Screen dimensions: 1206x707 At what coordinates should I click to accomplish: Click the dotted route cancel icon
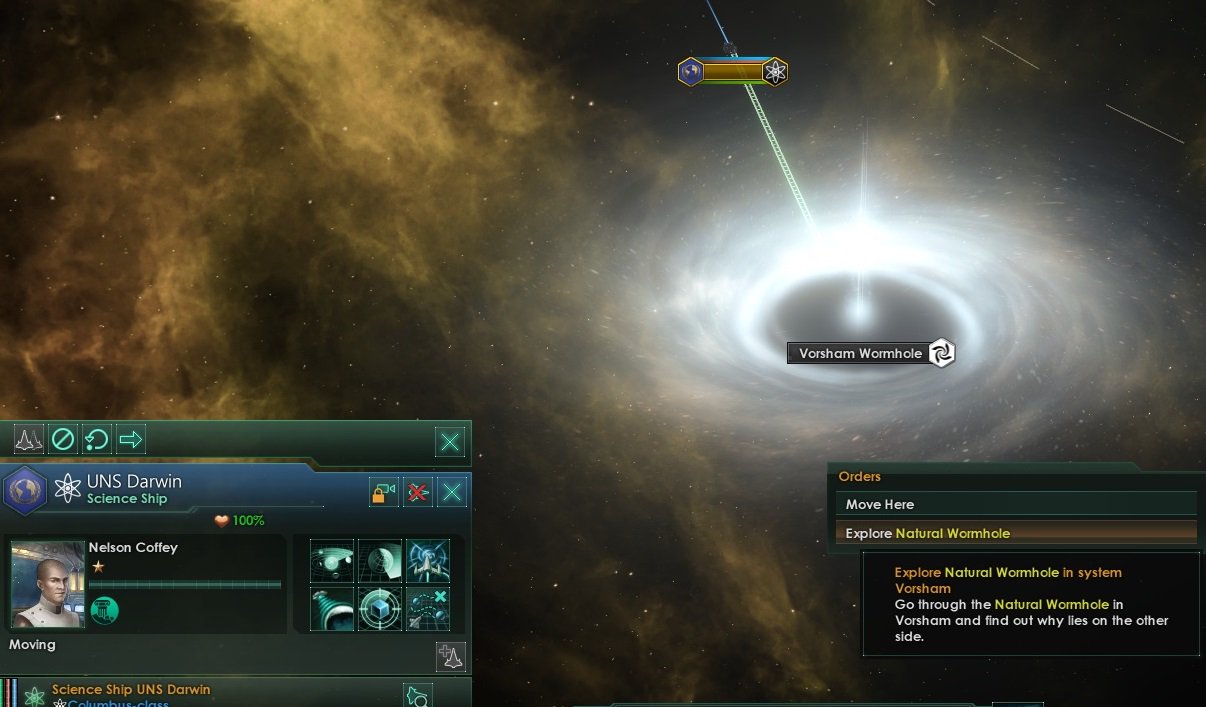[x=428, y=609]
